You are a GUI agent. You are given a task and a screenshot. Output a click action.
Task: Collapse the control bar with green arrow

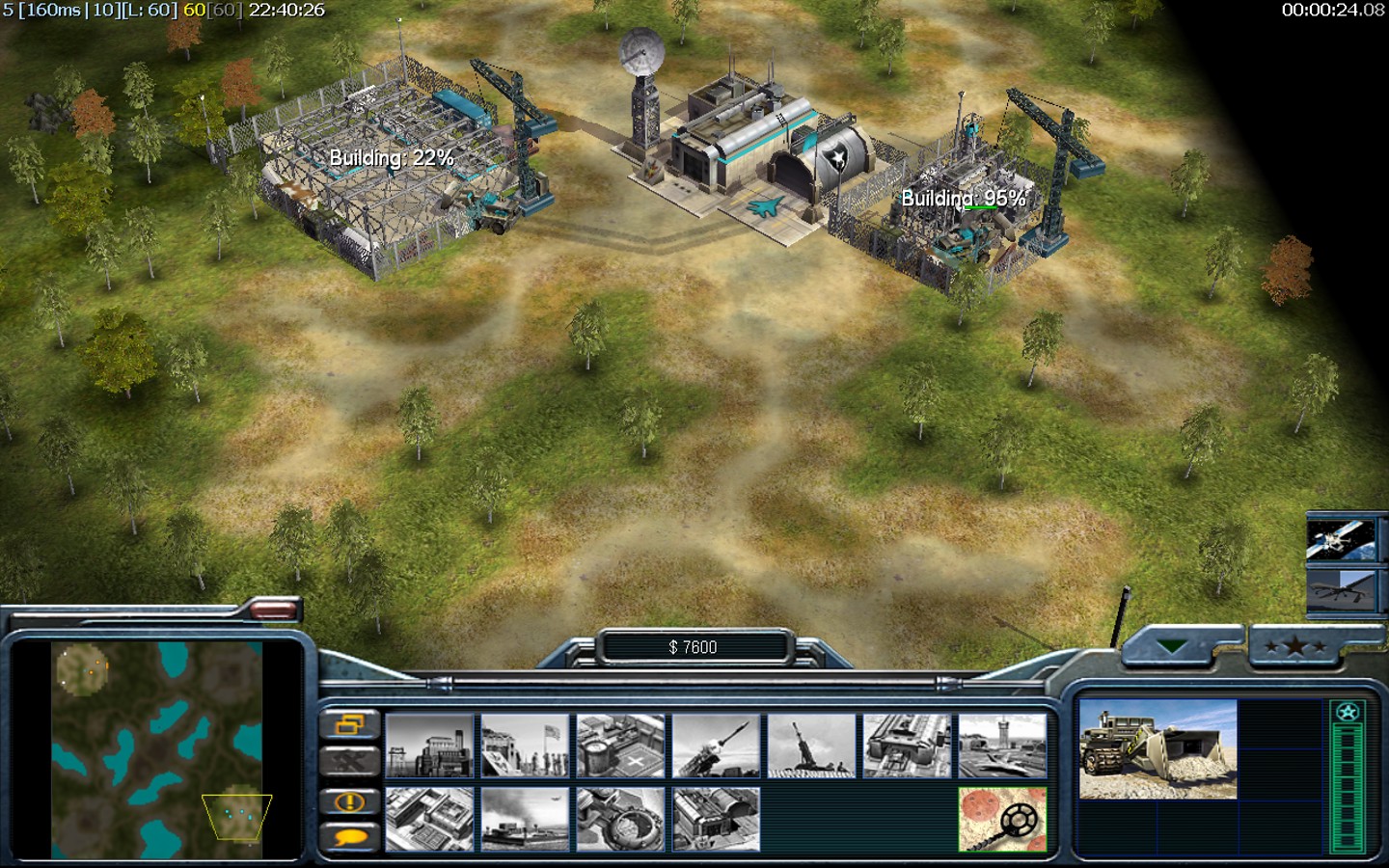click(x=1172, y=646)
